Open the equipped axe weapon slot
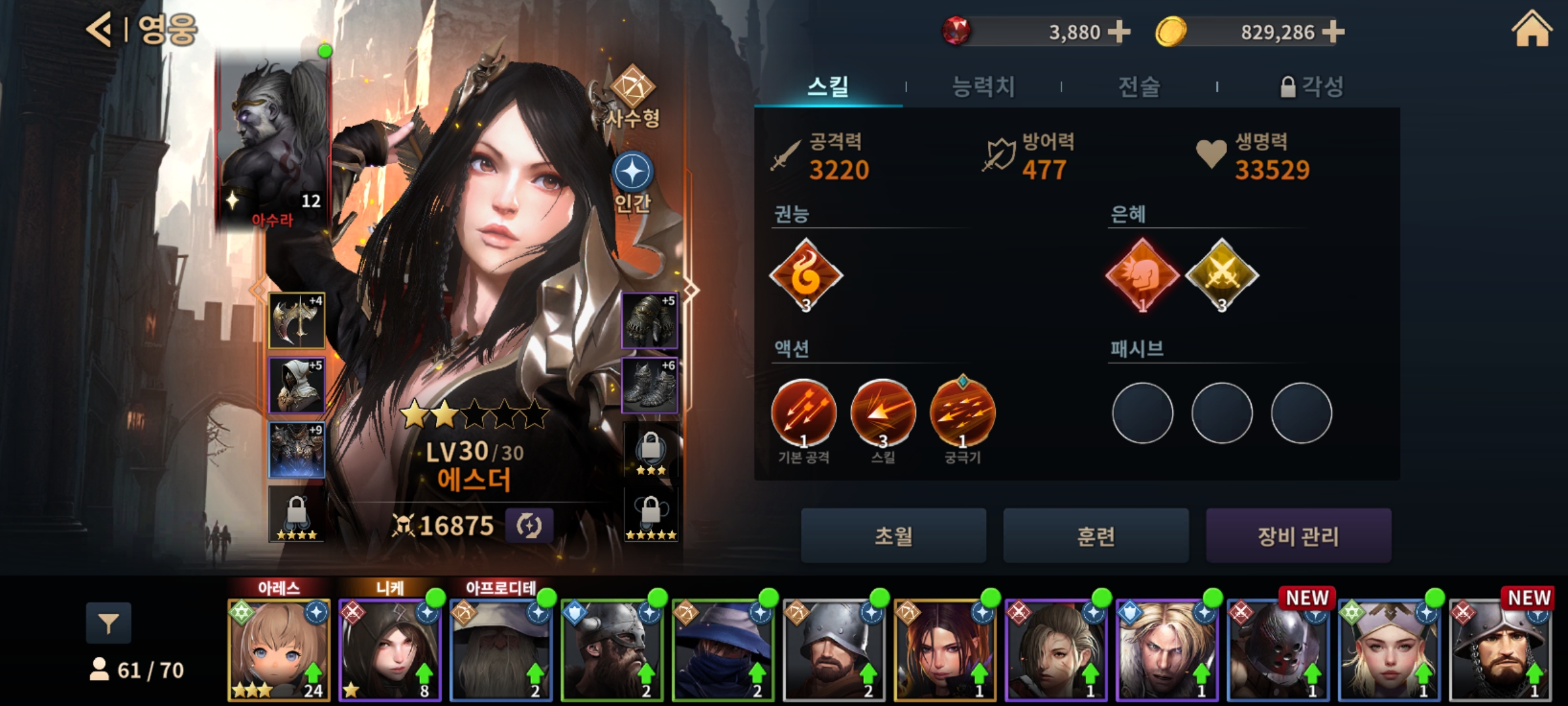The height and width of the screenshot is (706, 1568). (297, 320)
